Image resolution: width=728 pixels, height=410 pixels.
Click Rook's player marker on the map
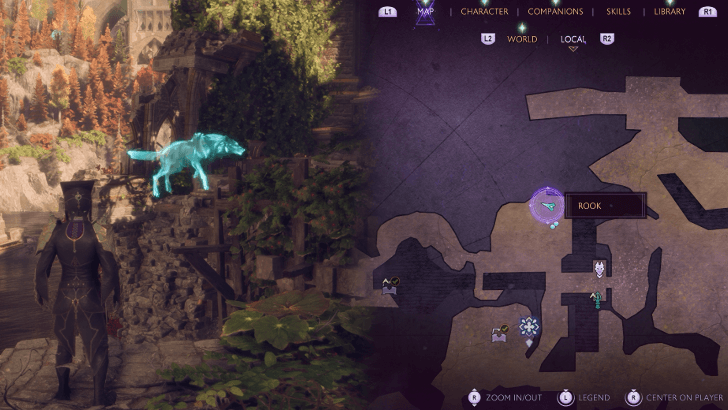[x=547, y=206]
